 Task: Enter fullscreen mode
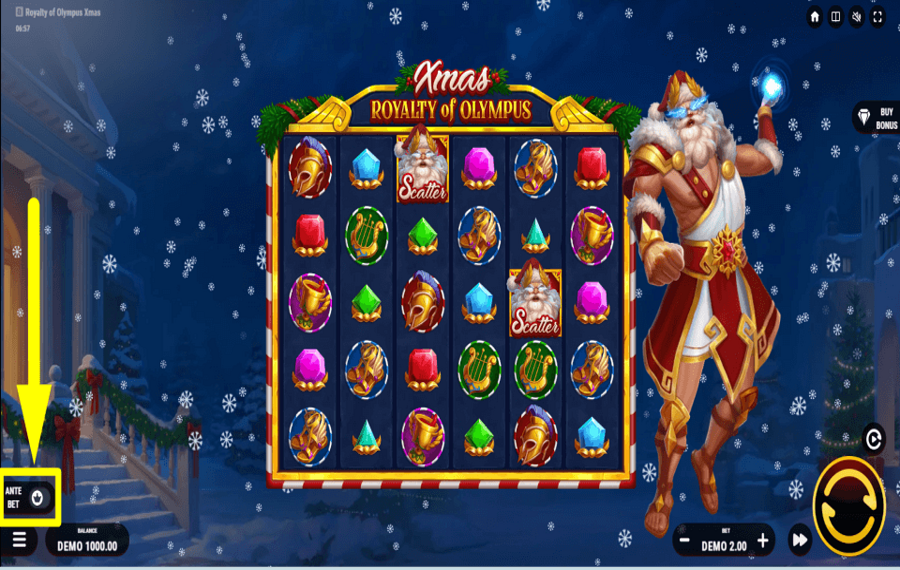(x=877, y=17)
